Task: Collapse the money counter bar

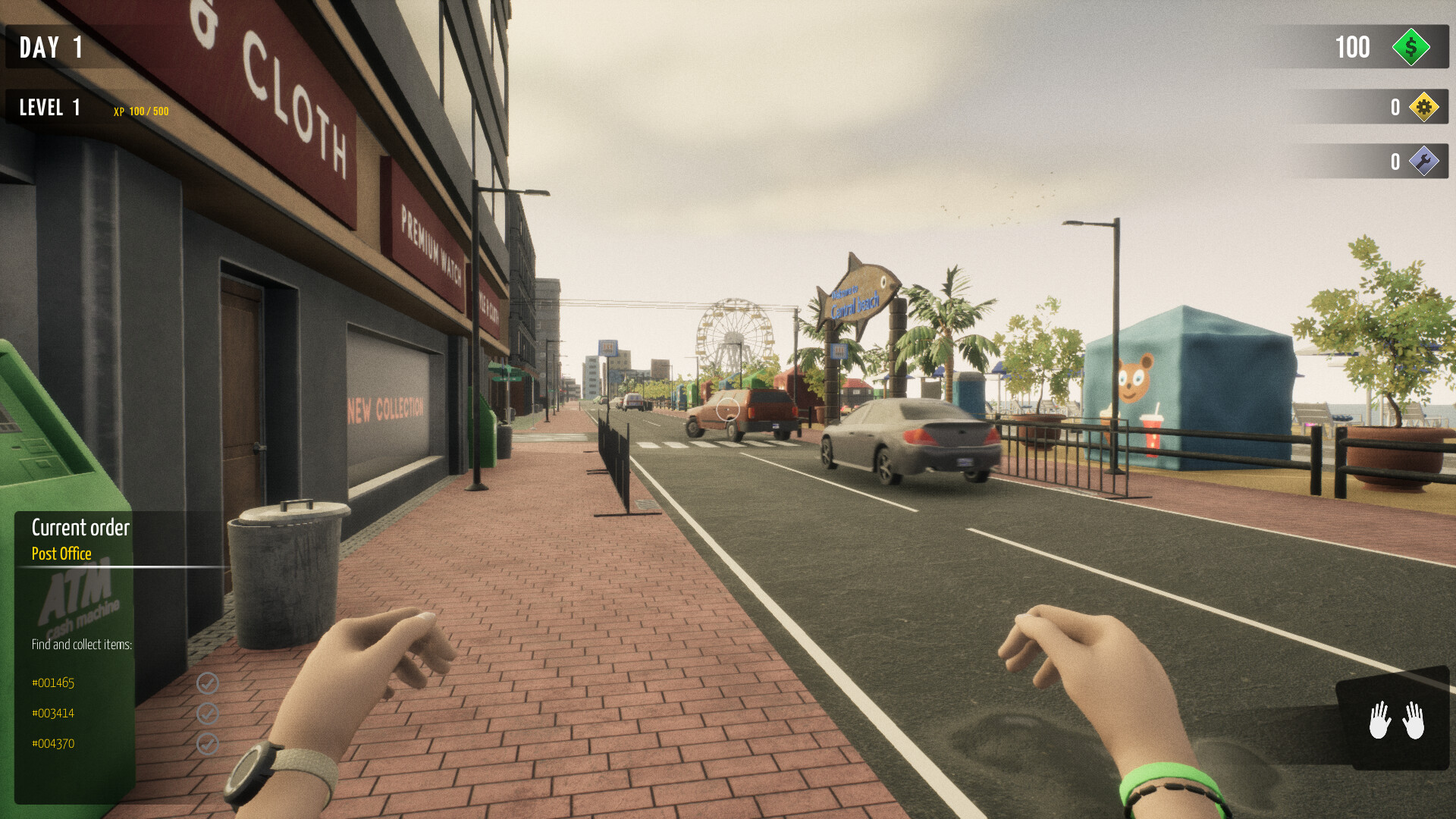Action: pos(1357,48)
